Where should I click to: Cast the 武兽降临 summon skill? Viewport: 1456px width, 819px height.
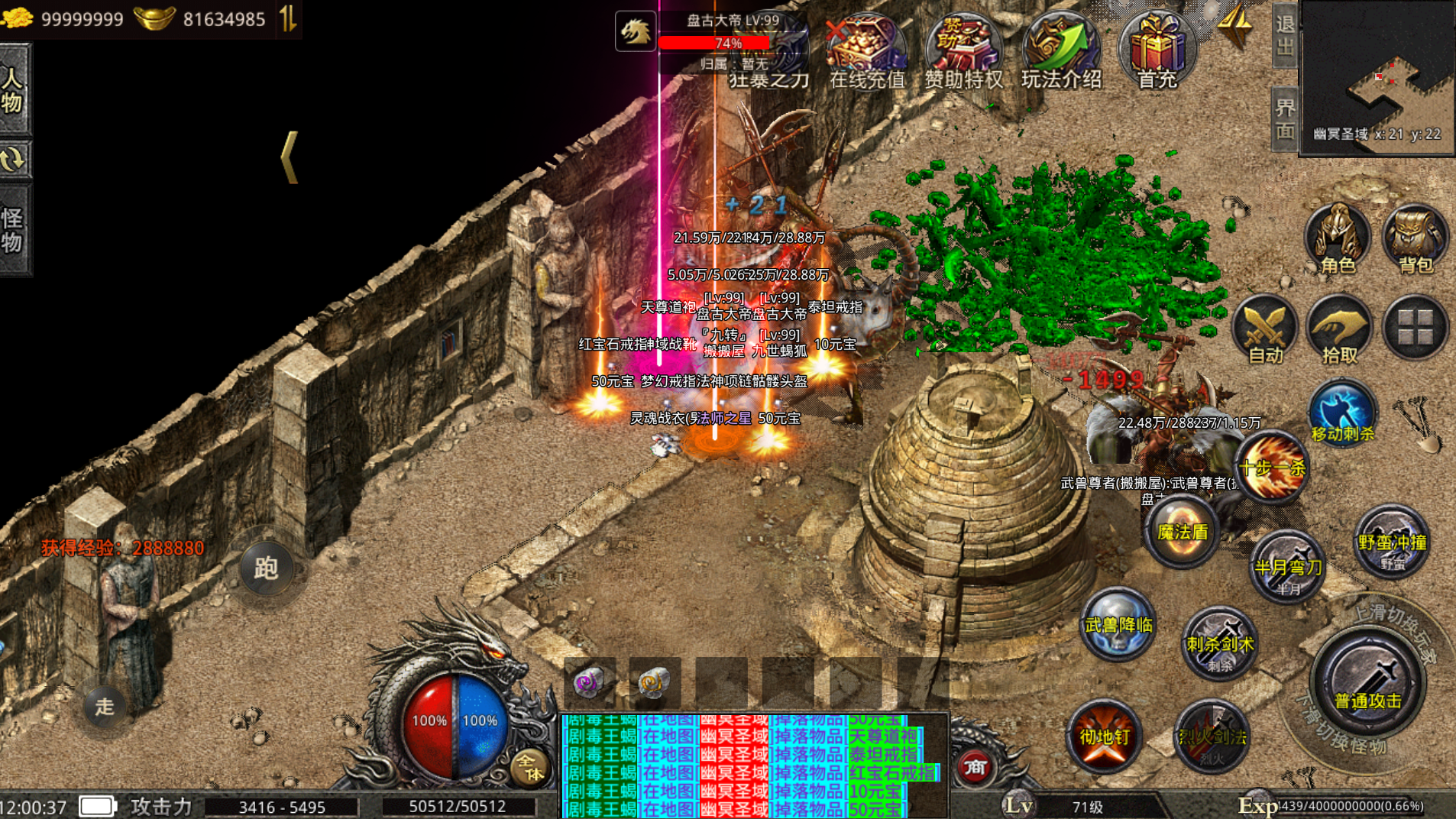coord(1118,625)
